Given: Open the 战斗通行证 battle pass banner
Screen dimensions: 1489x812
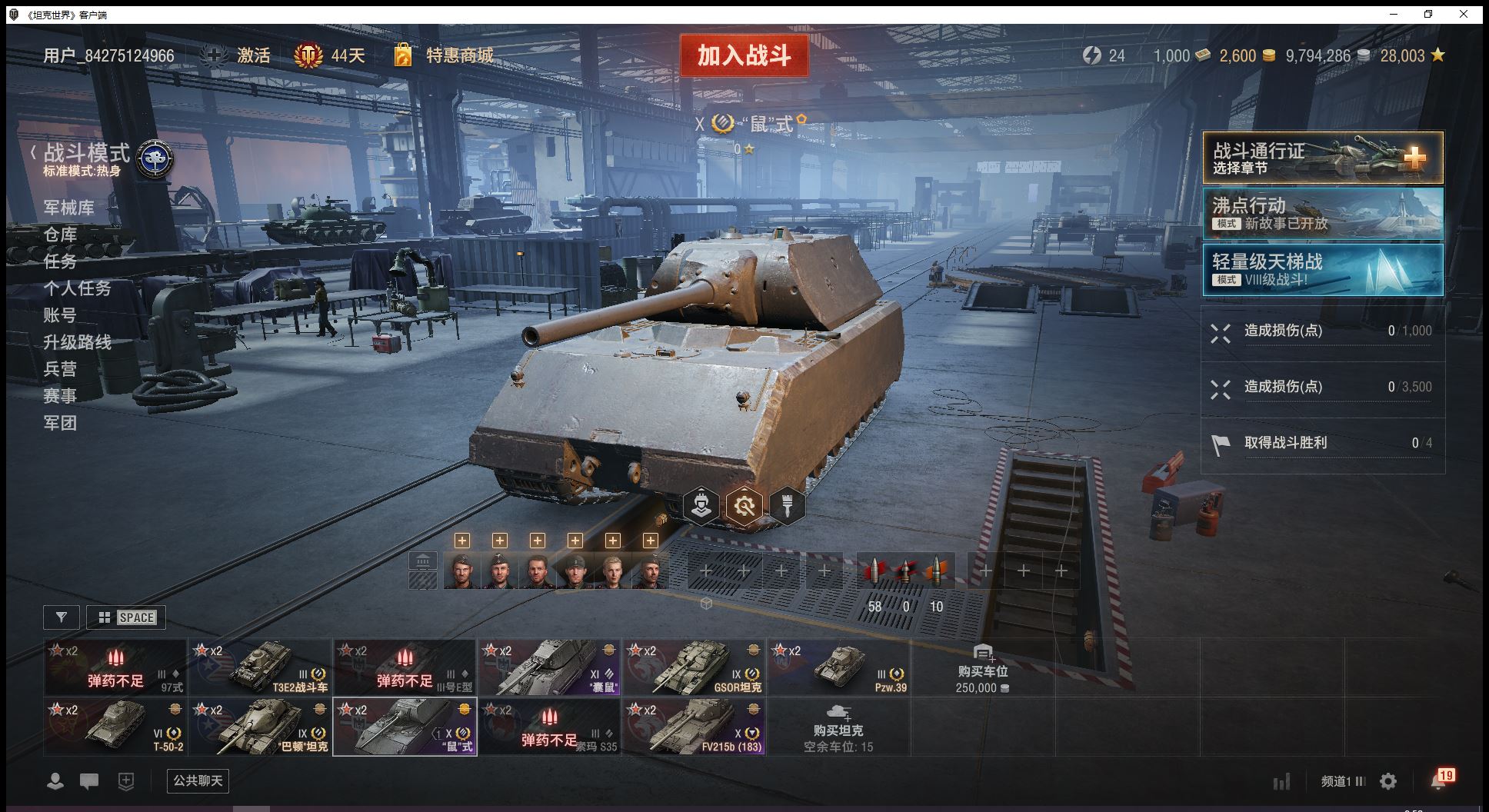Looking at the screenshot, I should pyautogui.click(x=1322, y=158).
